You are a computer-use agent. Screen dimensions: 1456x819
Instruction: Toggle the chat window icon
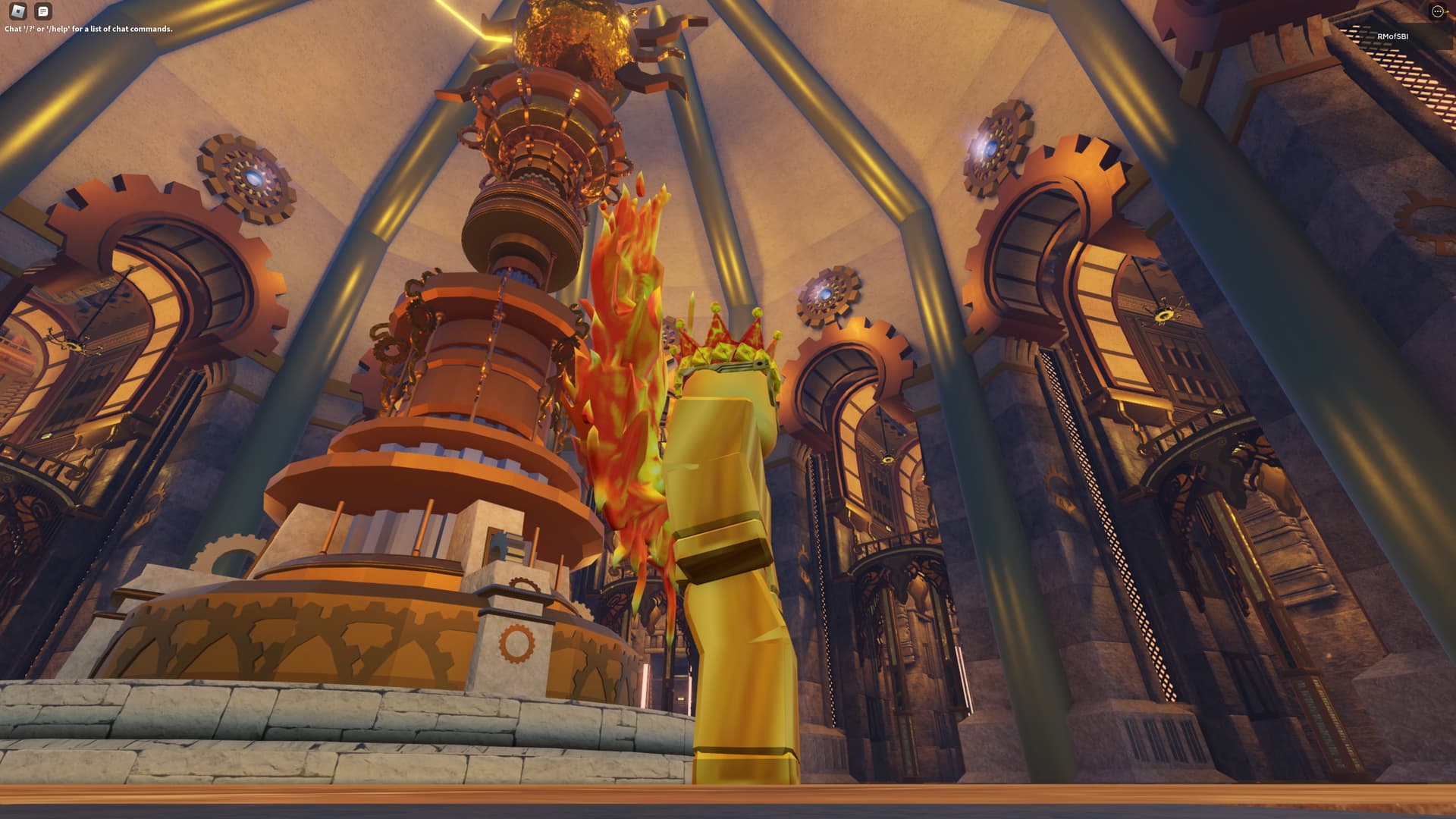[x=43, y=11]
